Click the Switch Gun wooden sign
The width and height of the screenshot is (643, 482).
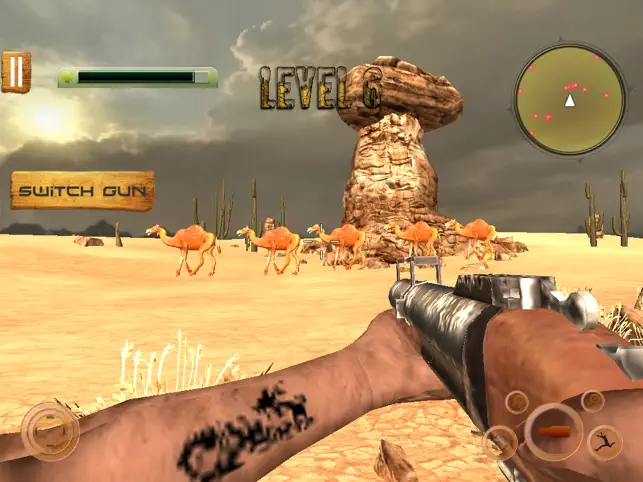click(83, 190)
